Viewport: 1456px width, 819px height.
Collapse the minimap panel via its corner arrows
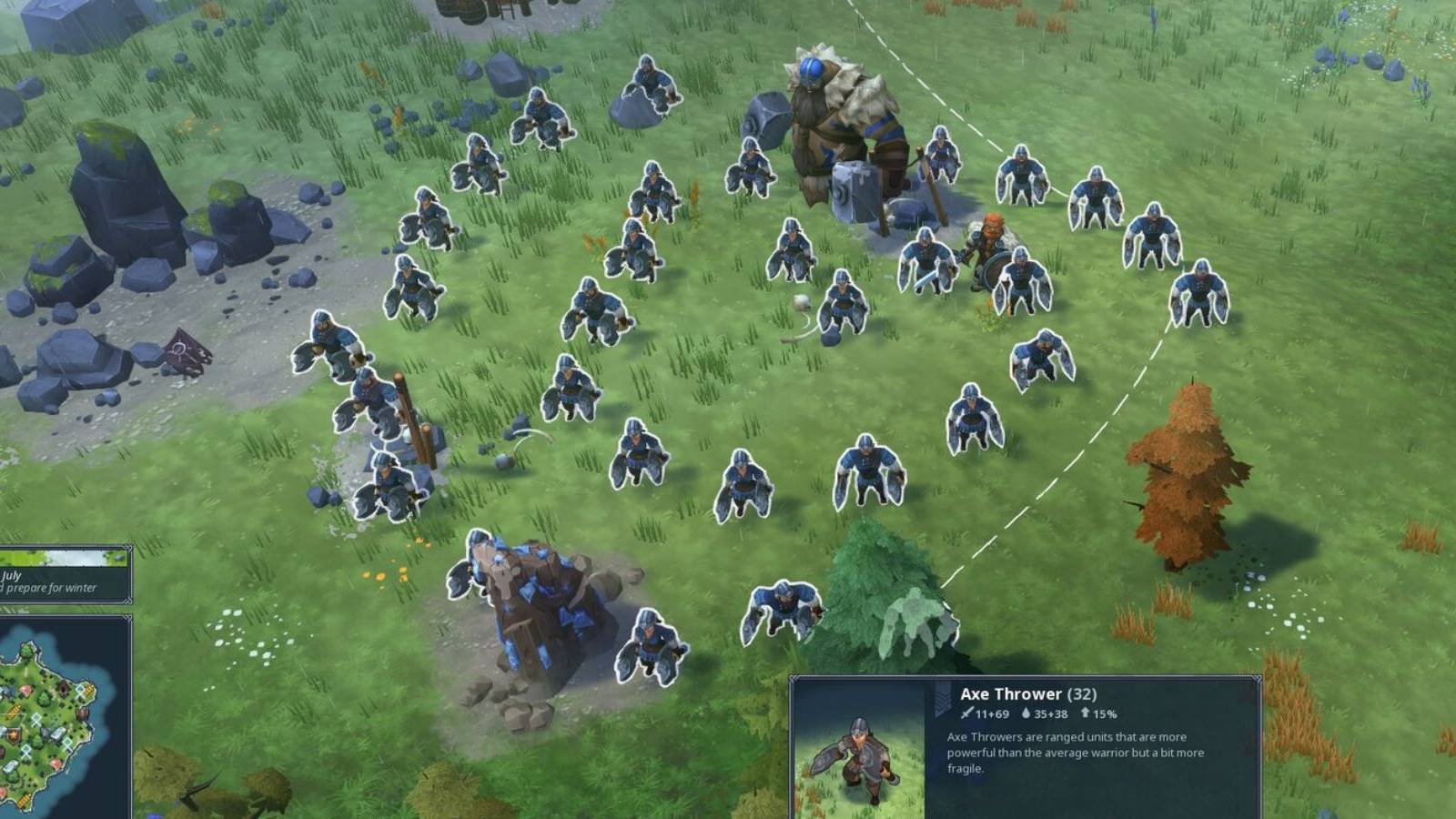pos(127,615)
